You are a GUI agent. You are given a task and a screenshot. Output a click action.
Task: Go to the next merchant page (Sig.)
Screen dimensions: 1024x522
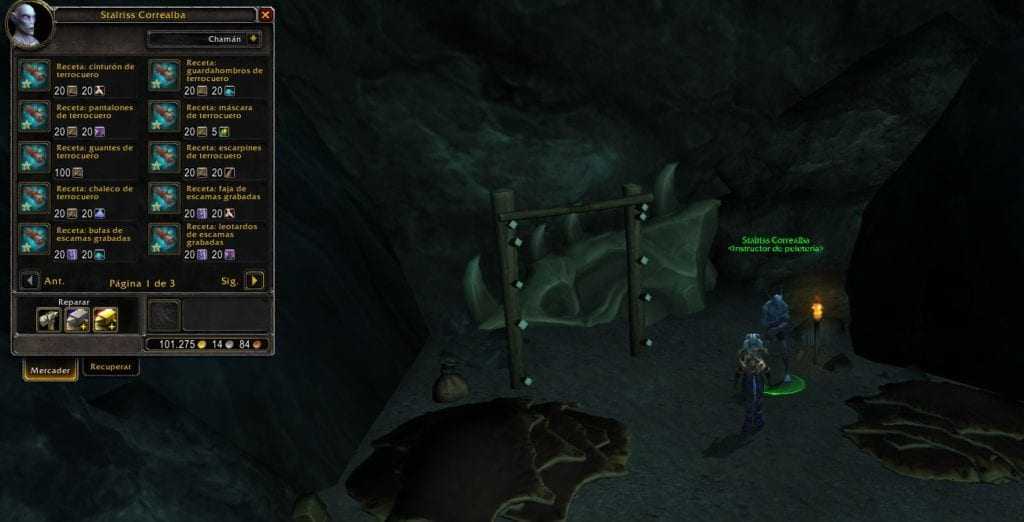pos(255,281)
